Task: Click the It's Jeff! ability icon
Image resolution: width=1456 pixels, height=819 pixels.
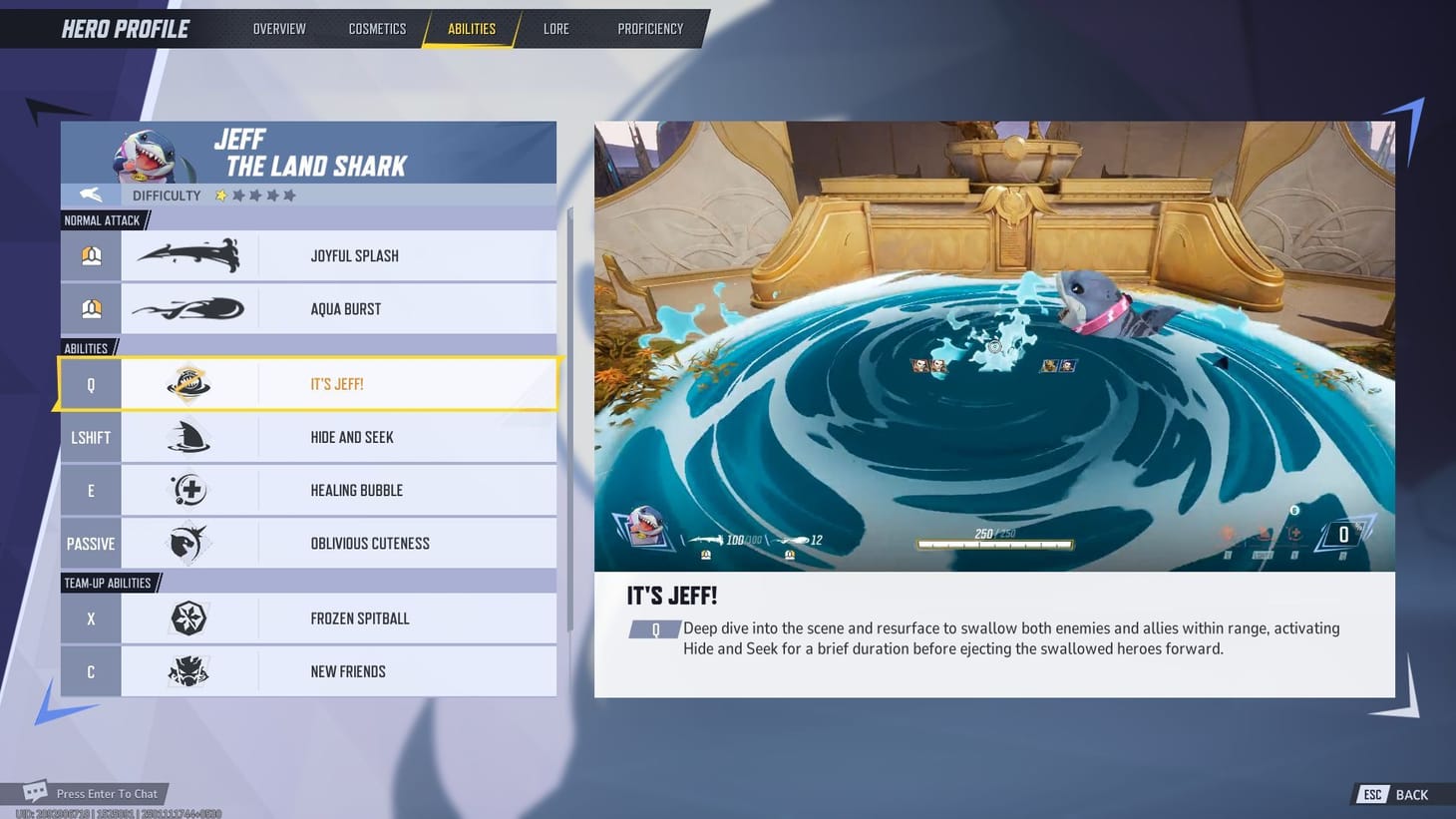Action: (189, 383)
